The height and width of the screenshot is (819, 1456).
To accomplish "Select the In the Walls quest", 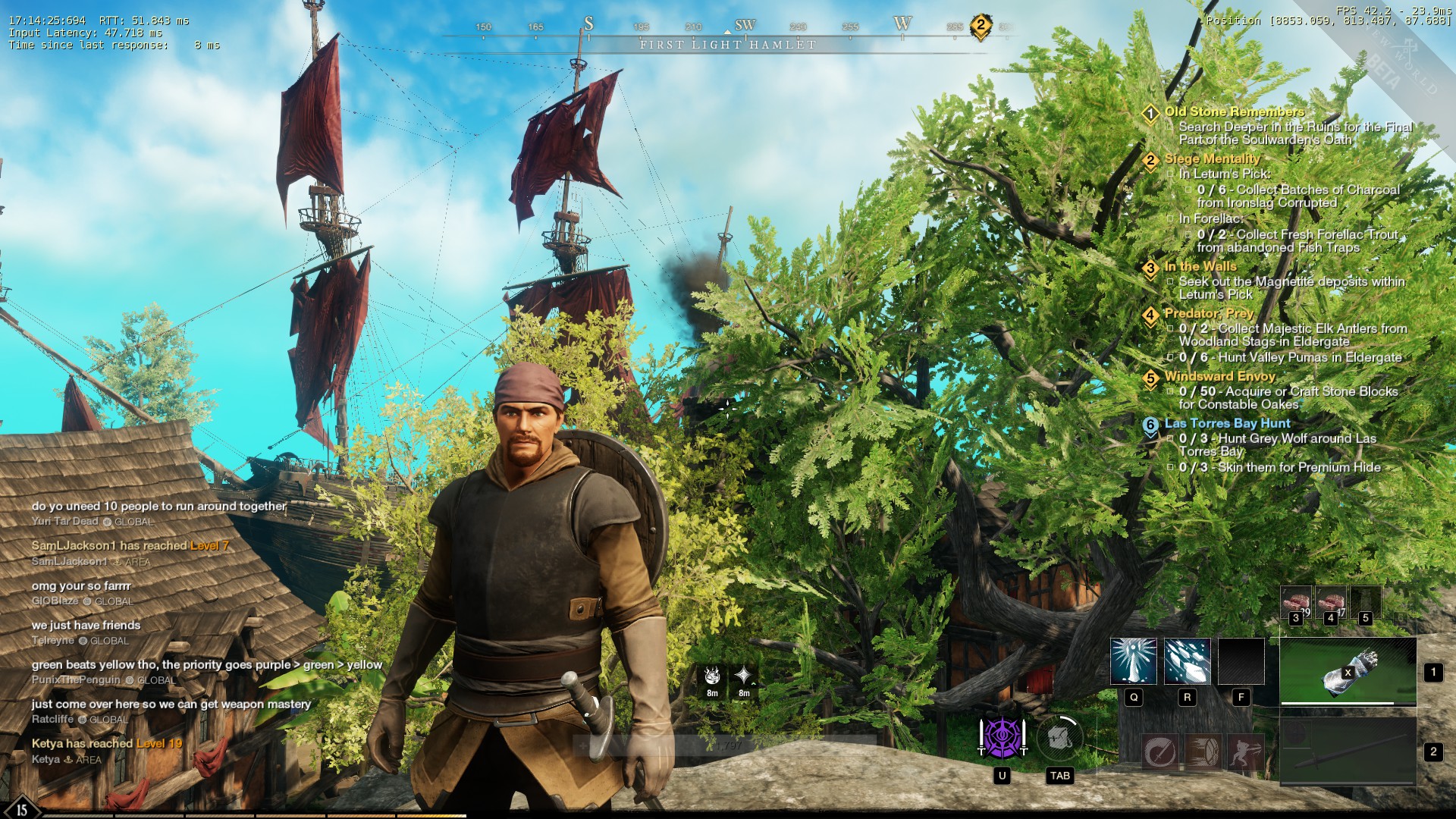I will pos(1200,266).
